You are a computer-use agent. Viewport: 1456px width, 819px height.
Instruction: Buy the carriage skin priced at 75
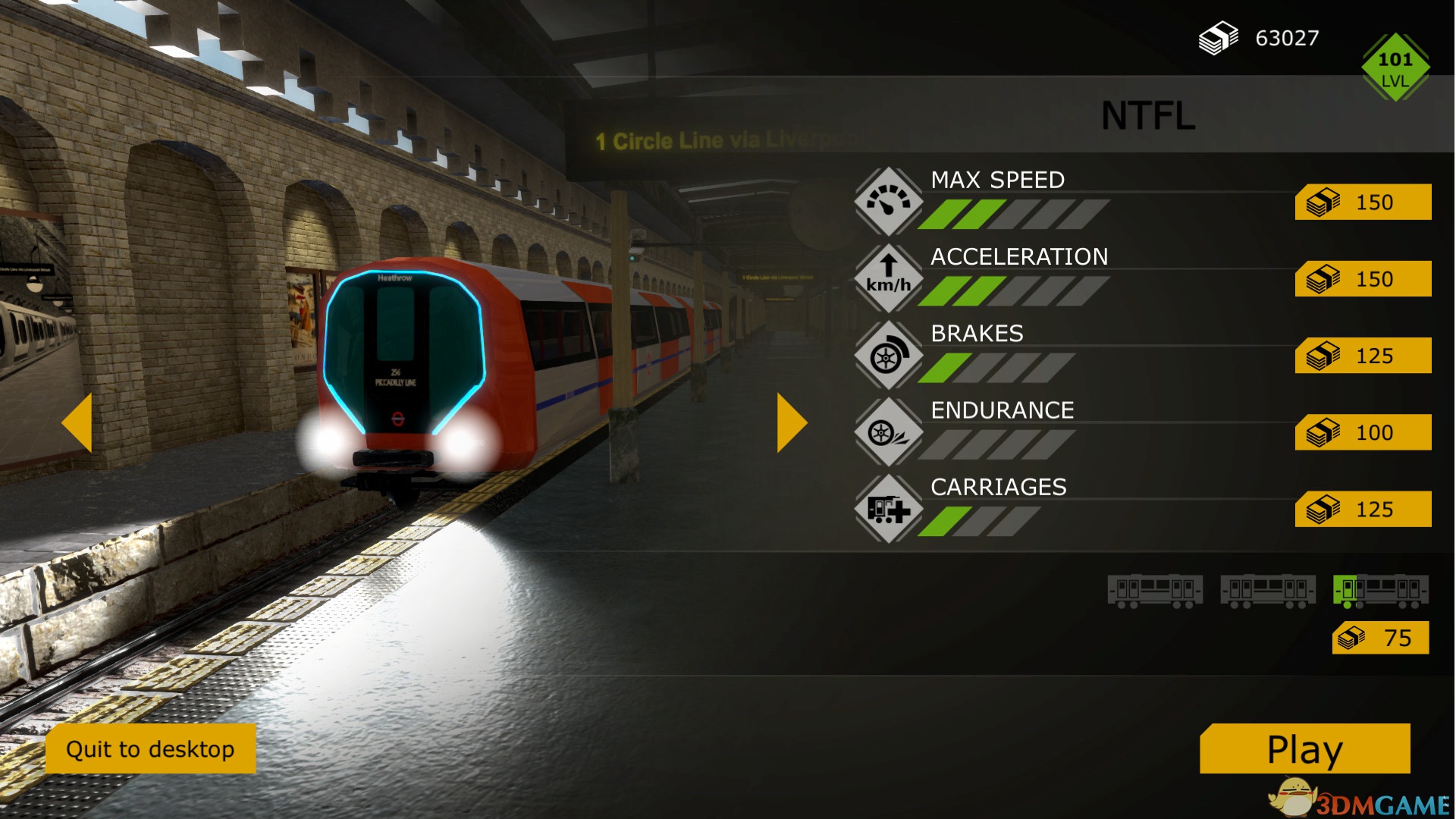pos(1380,638)
